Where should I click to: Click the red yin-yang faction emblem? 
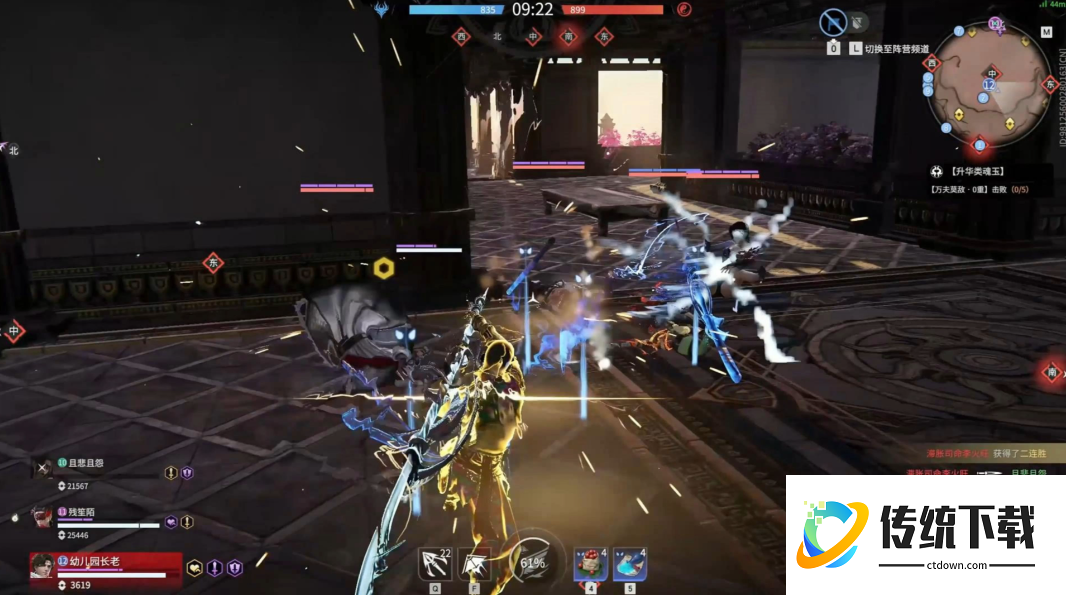point(684,10)
